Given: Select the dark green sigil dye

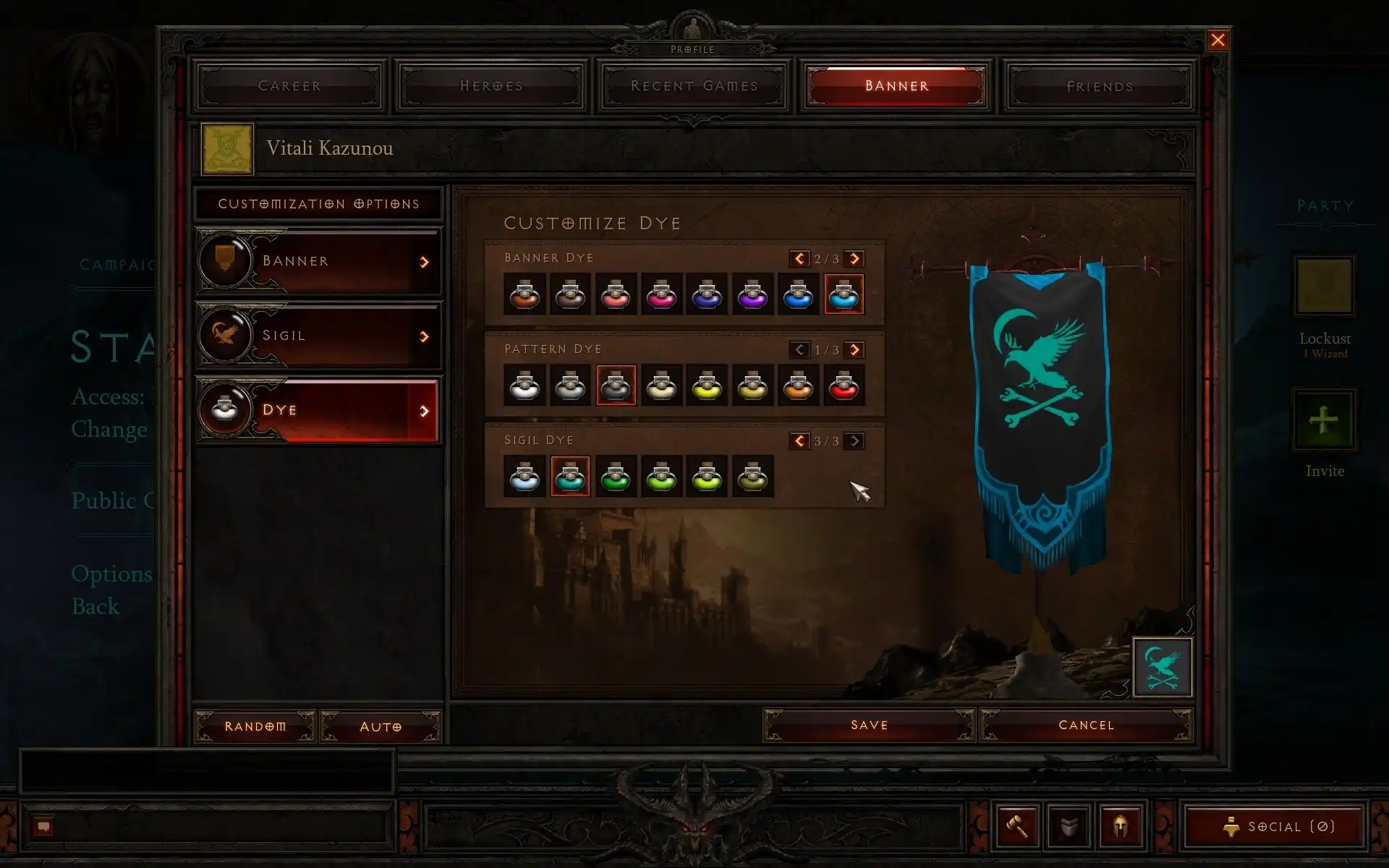Looking at the screenshot, I should click(x=616, y=477).
